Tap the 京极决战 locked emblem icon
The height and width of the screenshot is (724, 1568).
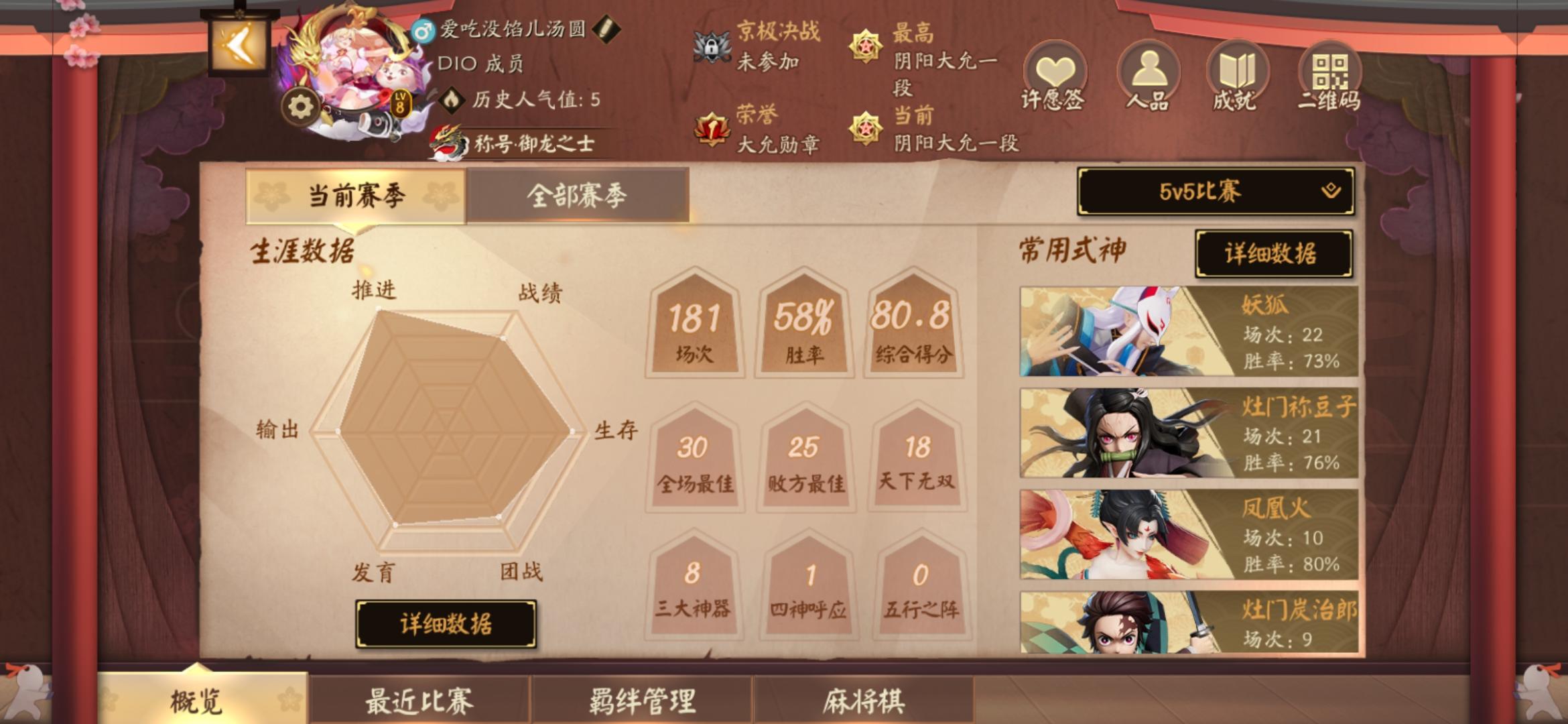[x=712, y=46]
